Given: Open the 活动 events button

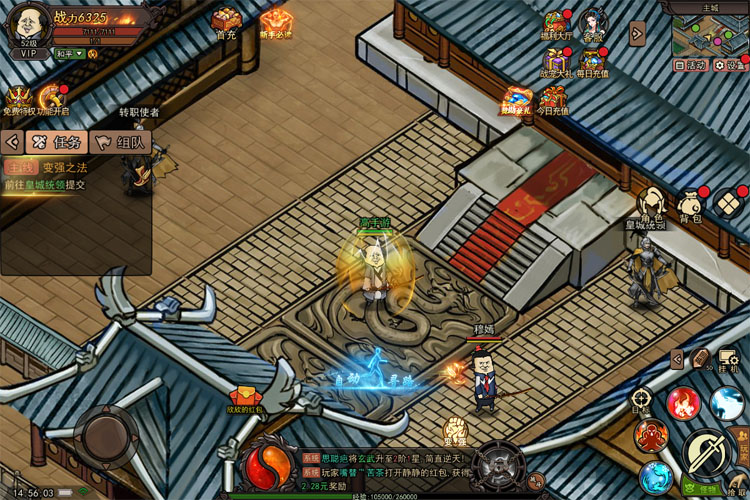Looking at the screenshot, I should [x=691, y=65].
